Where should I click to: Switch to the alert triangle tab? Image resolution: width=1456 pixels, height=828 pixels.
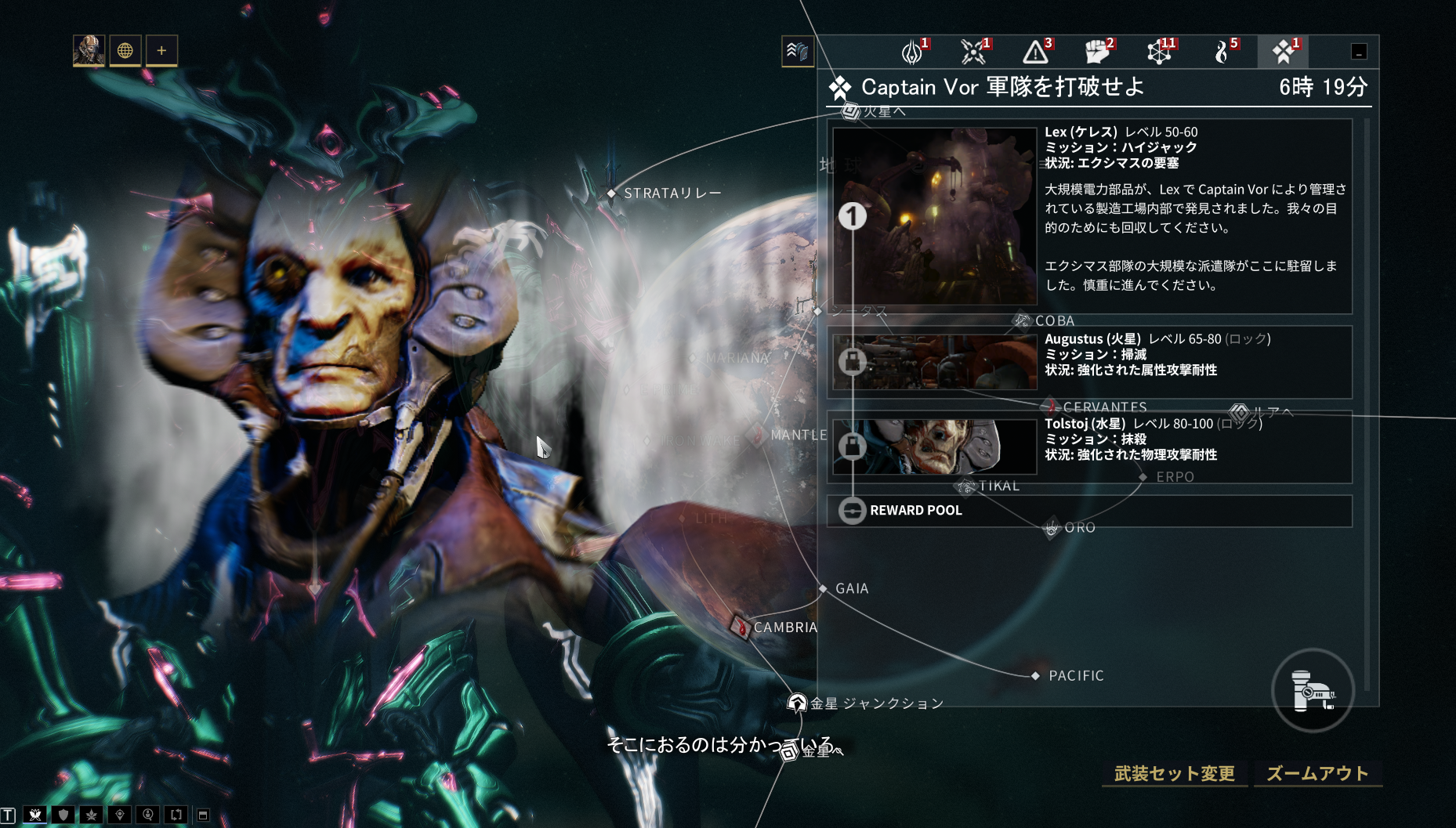point(1036,52)
